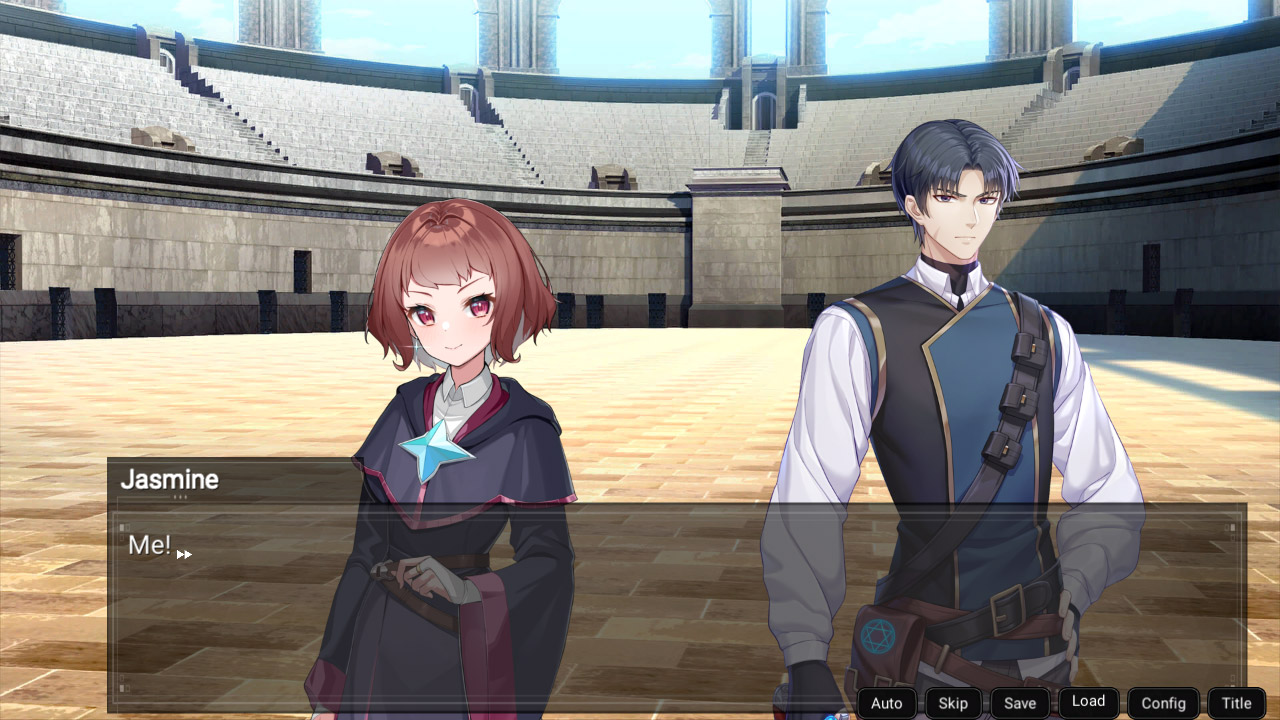Screen dimensions: 1280x720
Task: Open the Save screen
Action: coord(1020,702)
